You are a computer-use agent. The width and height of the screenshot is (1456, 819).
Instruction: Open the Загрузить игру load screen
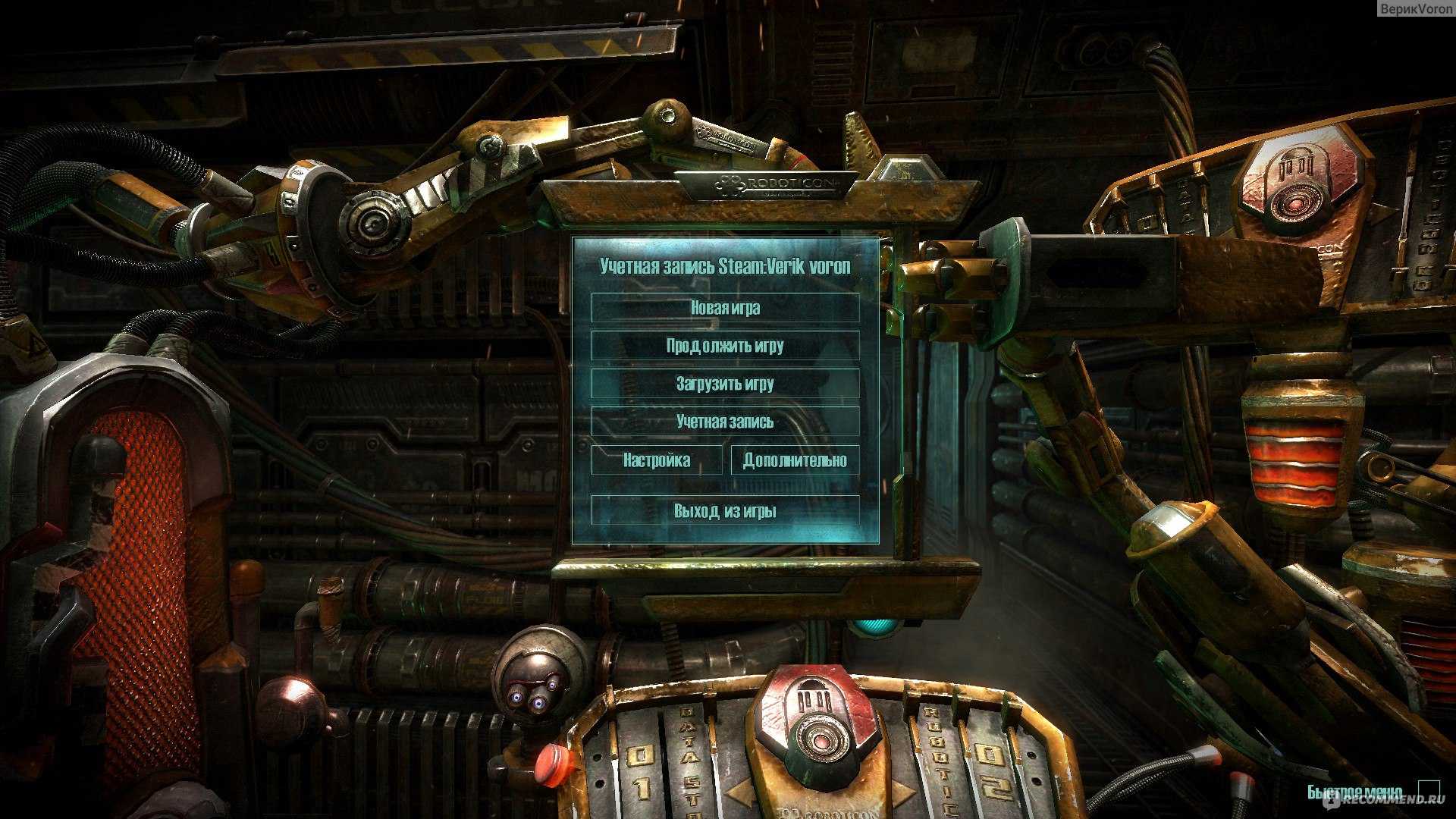coord(725,384)
